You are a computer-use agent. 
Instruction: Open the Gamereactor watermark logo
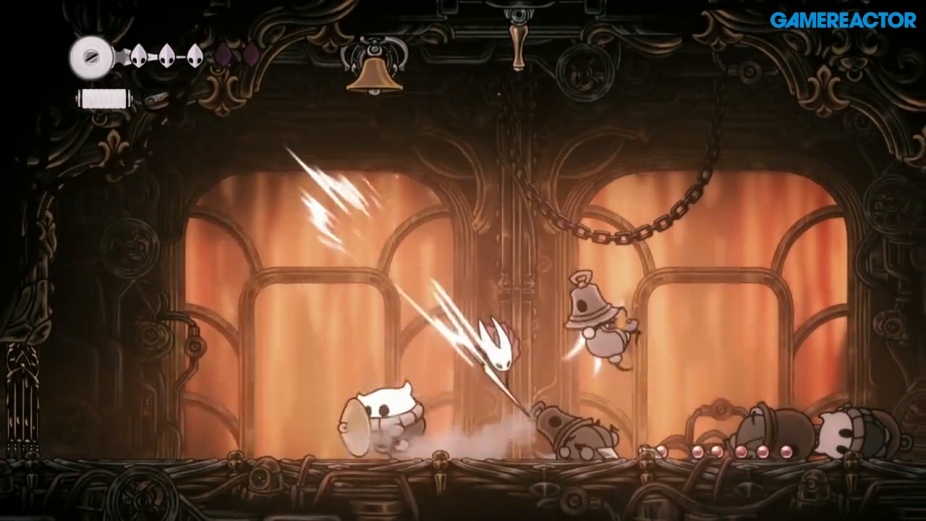(x=842, y=20)
